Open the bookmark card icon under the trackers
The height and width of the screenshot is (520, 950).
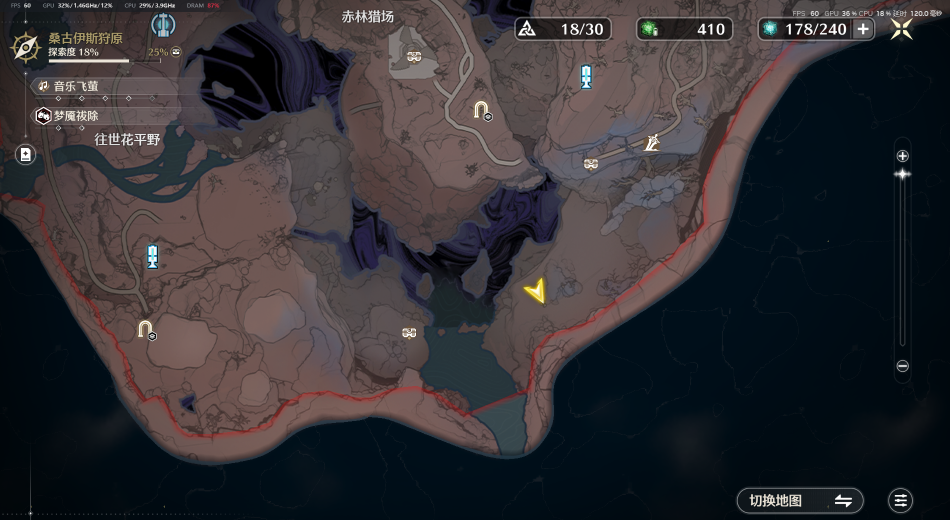click(25, 154)
